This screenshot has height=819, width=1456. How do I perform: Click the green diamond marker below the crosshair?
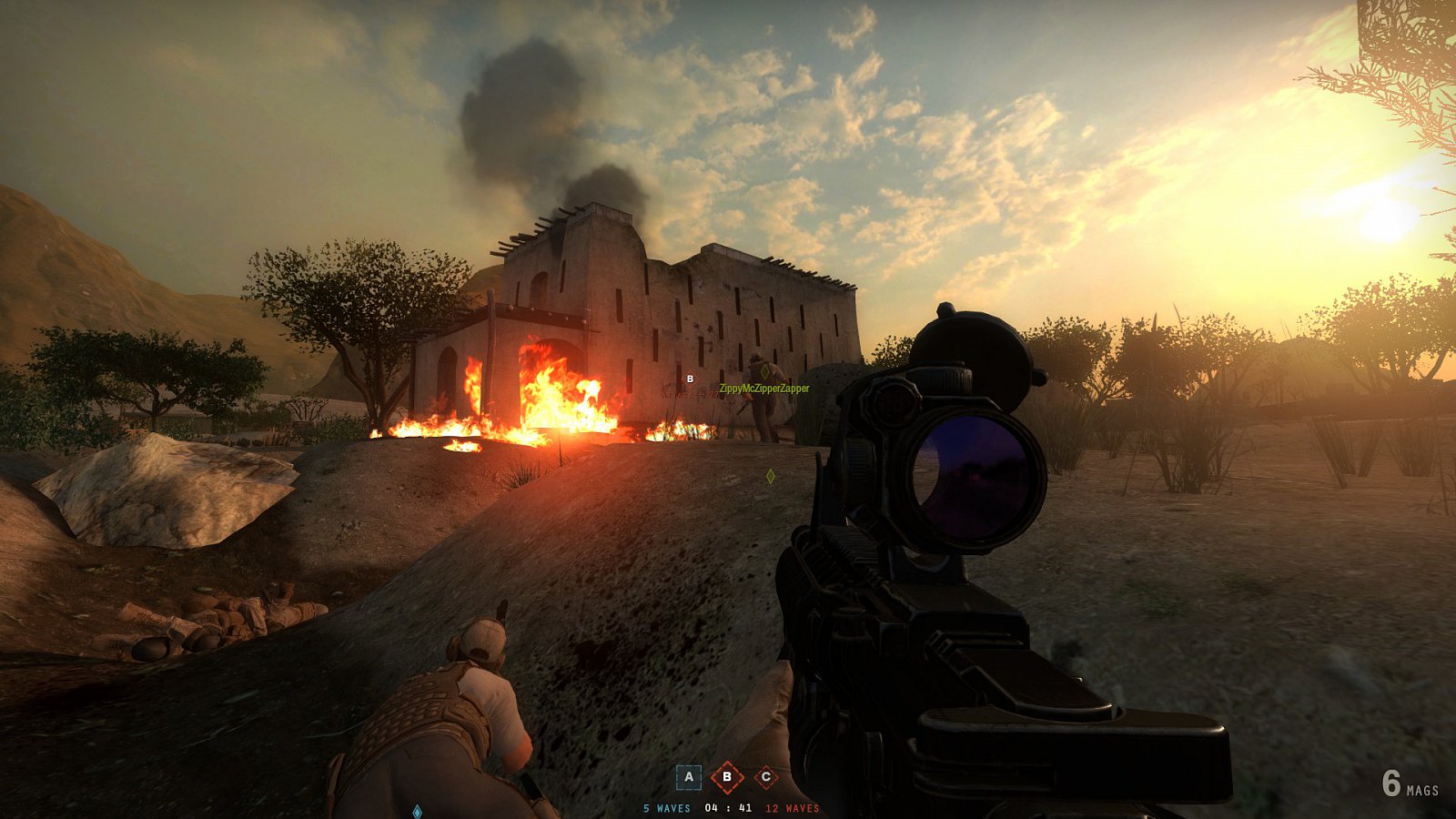point(771,475)
